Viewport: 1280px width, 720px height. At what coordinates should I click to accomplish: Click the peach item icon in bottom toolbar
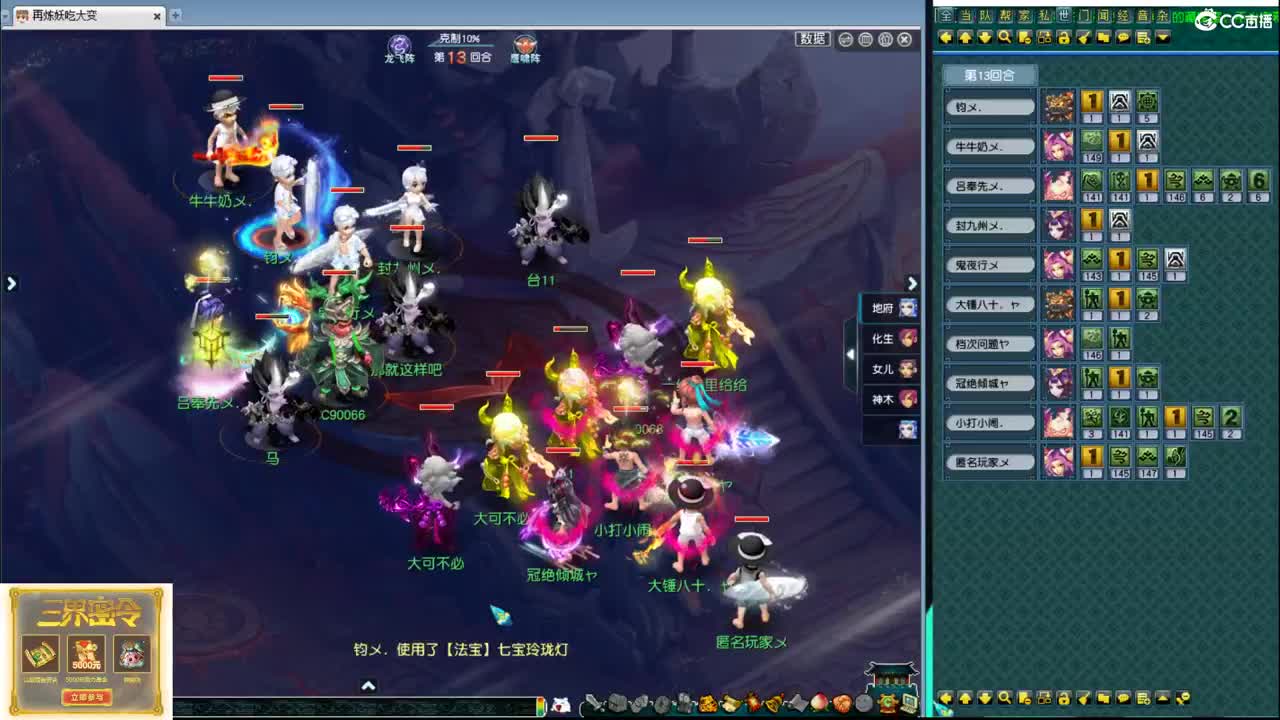coord(818,703)
